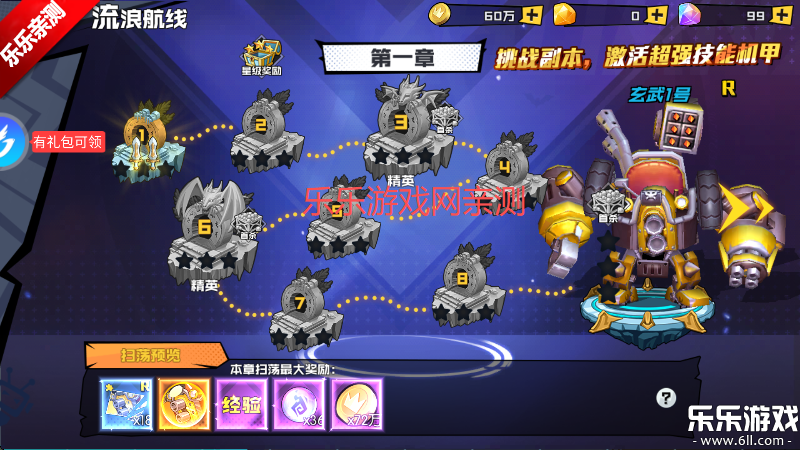Add gold coins with the plus button
The image size is (800, 450).
531,15
